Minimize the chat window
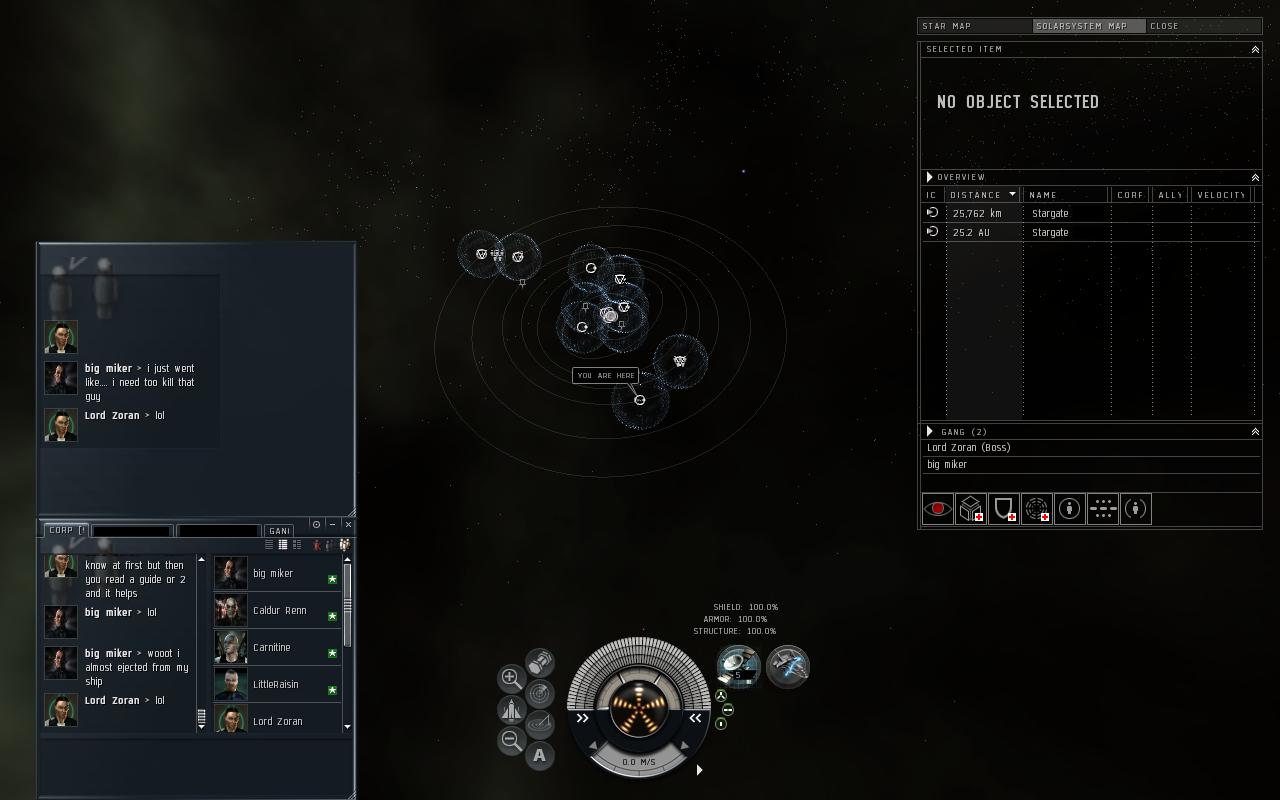Screen dimensions: 1280x800 pos(332,524)
